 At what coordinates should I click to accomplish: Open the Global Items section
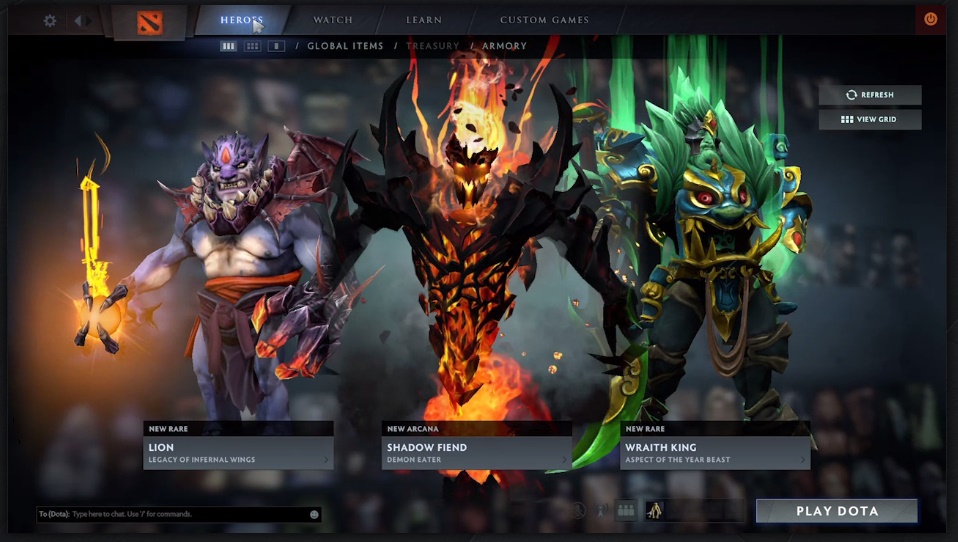(x=345, y=46)
